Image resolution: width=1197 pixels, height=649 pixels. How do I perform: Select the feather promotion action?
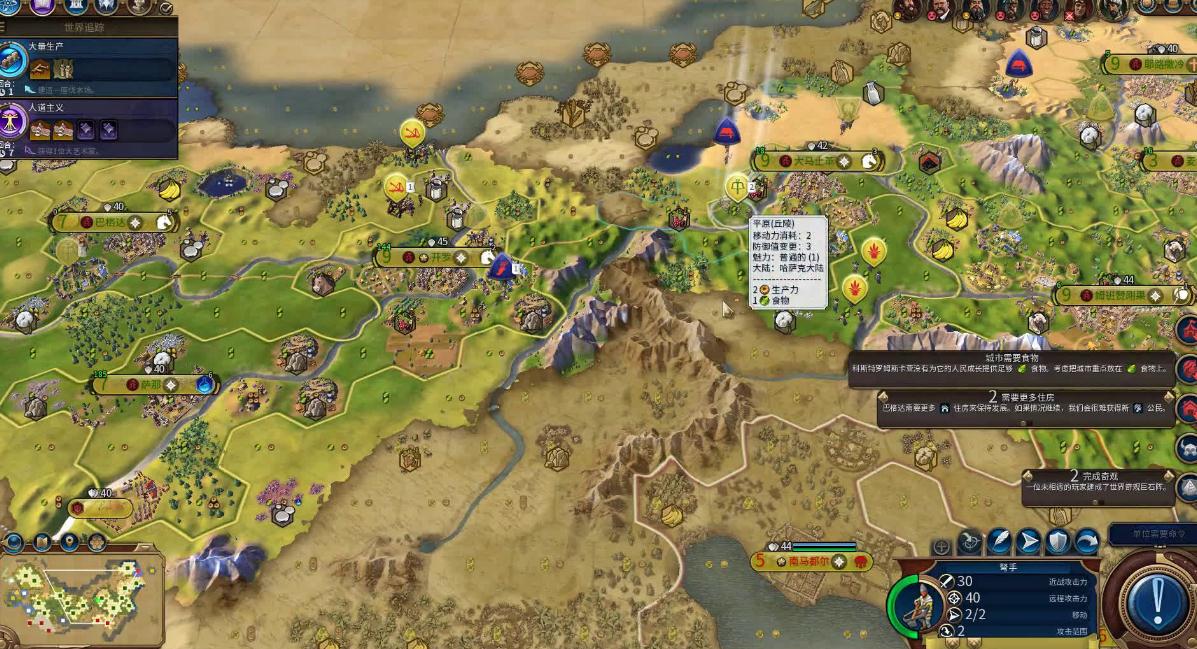(999, 543)
